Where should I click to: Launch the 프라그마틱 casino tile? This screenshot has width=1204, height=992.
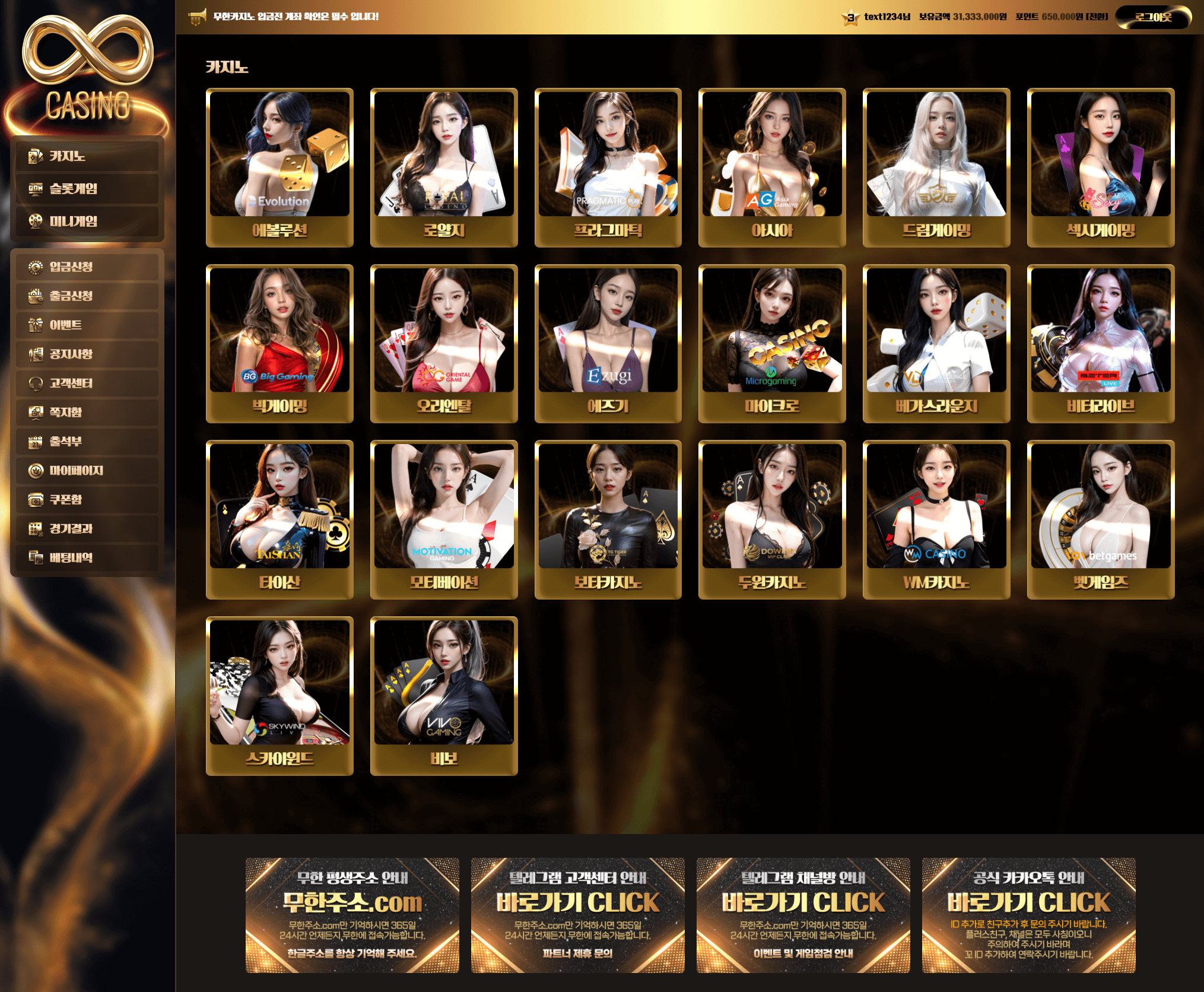tap(608, 167)
